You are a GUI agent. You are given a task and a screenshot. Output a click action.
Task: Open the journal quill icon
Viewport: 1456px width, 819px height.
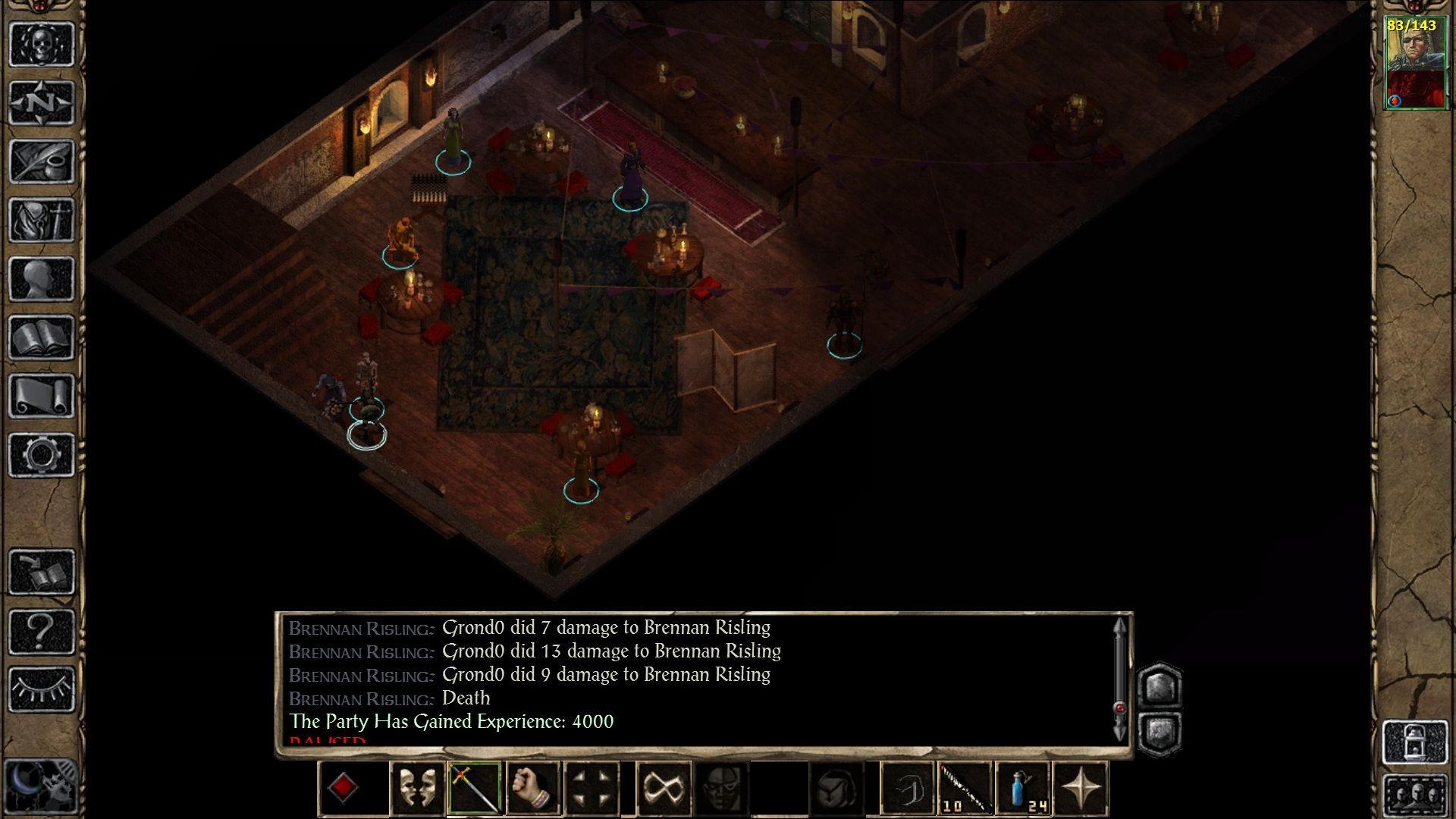click(42, 161)
